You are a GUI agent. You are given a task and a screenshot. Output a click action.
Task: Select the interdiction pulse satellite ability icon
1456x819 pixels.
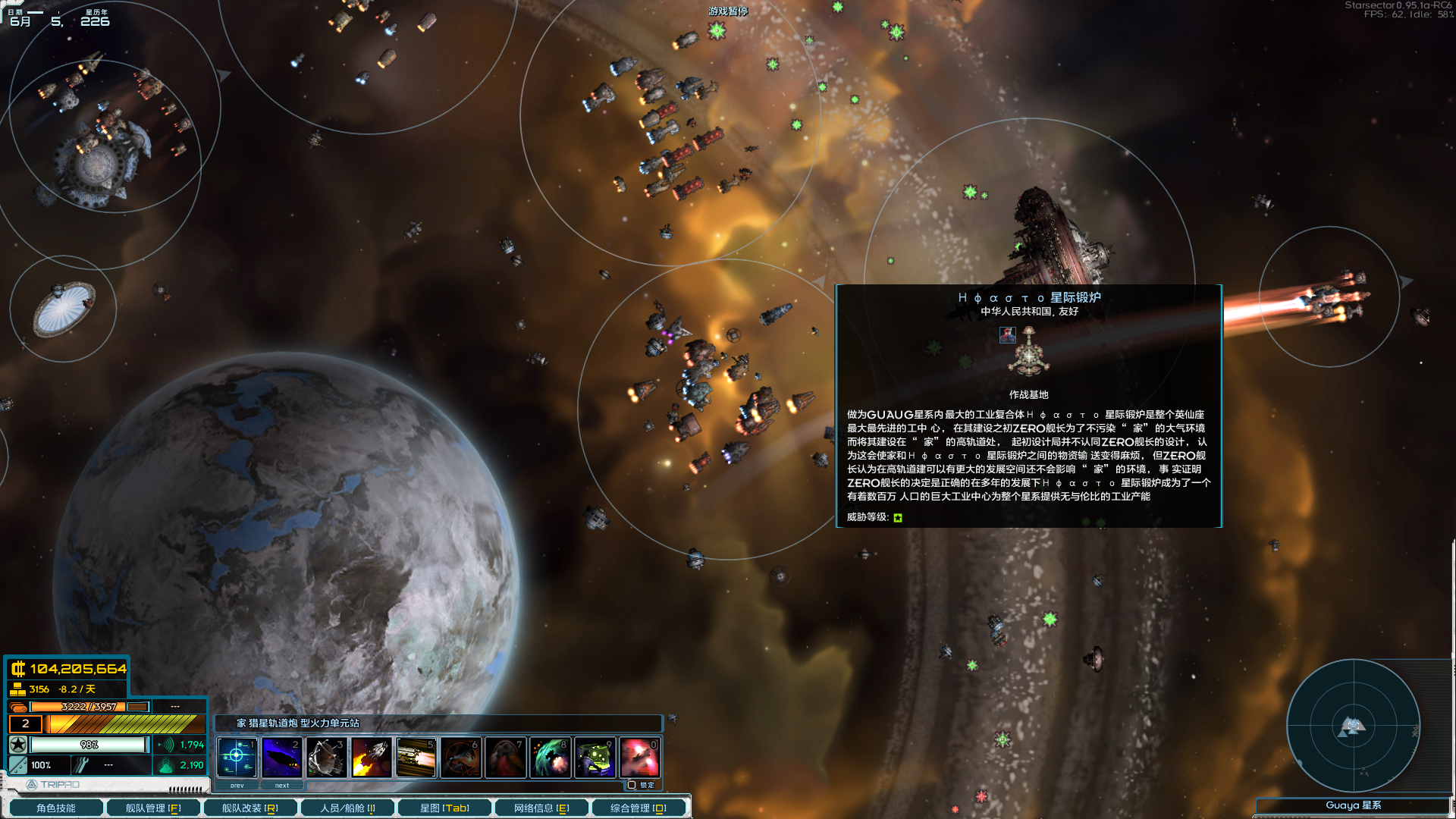pos(328,757)
